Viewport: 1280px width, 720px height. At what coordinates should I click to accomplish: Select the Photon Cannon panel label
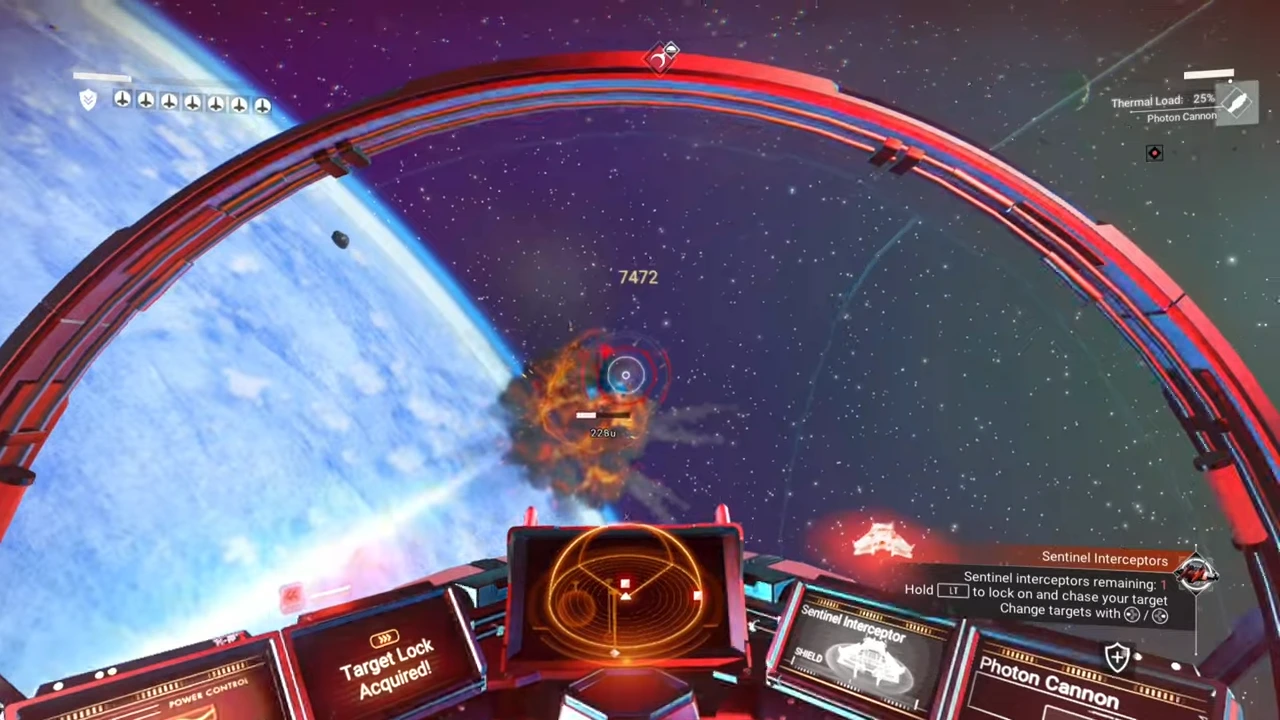tap(1047, 678)
